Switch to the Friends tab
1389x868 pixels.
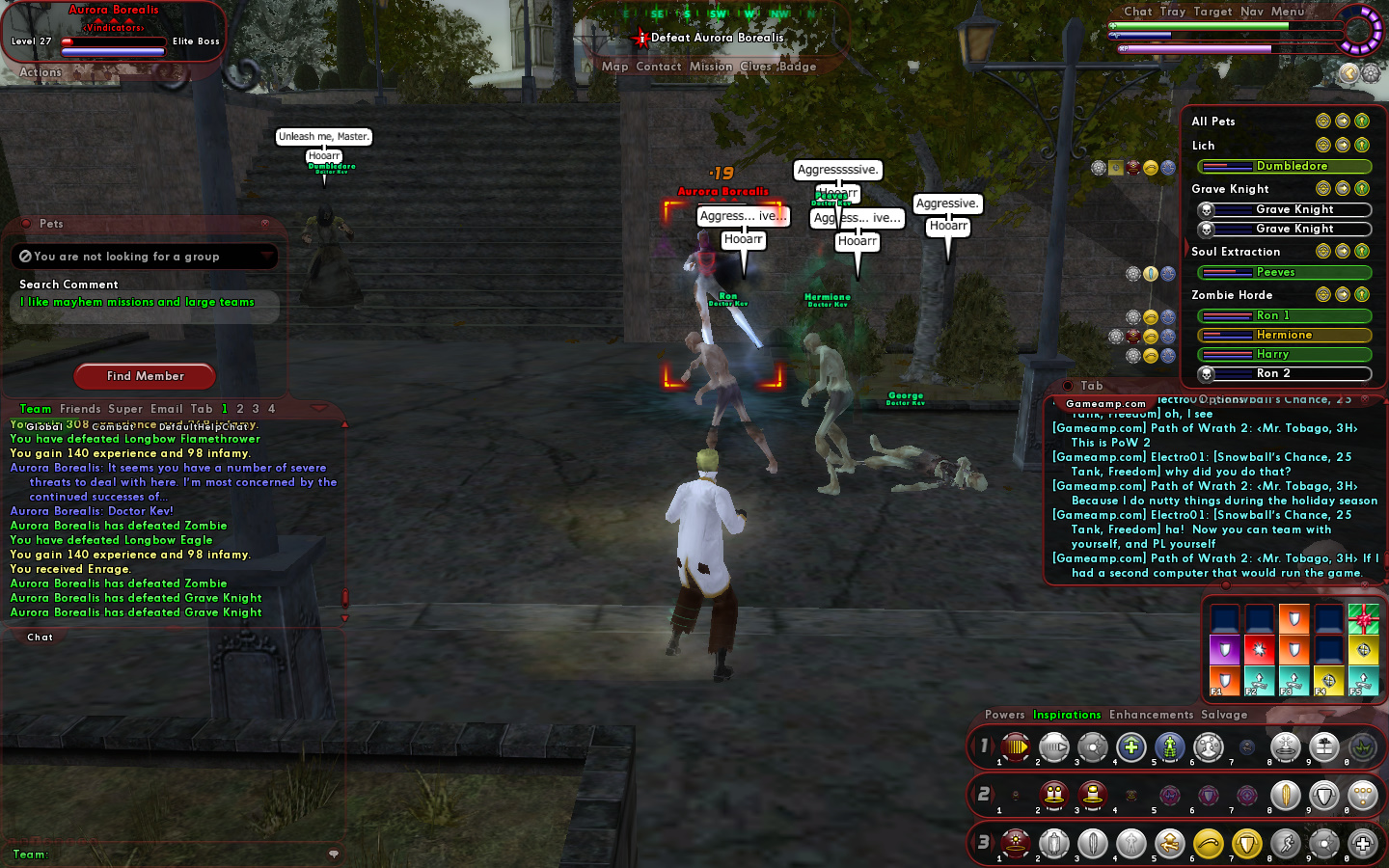[x=80, y=409]
